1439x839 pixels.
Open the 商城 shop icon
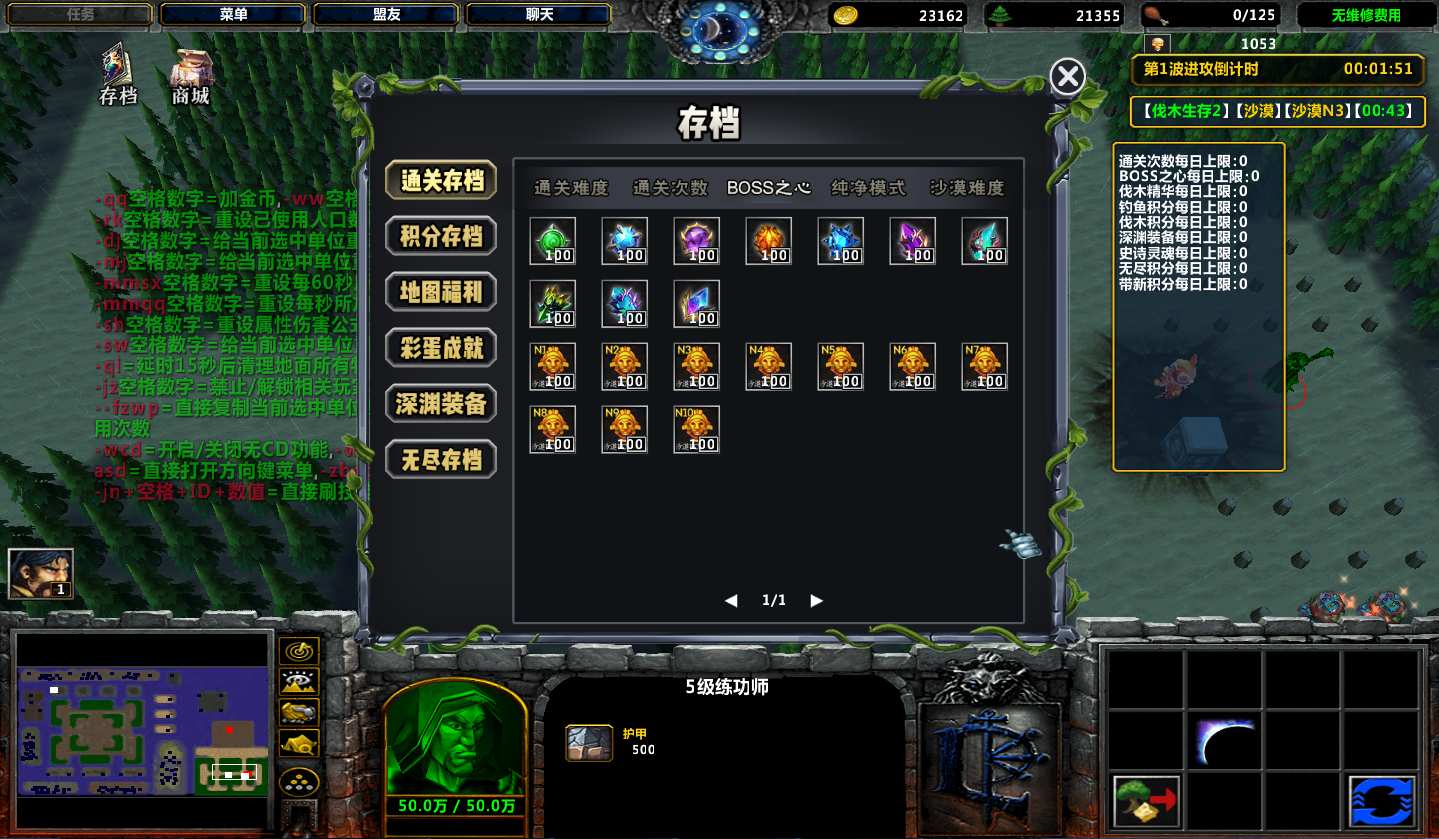coord(191,74)
